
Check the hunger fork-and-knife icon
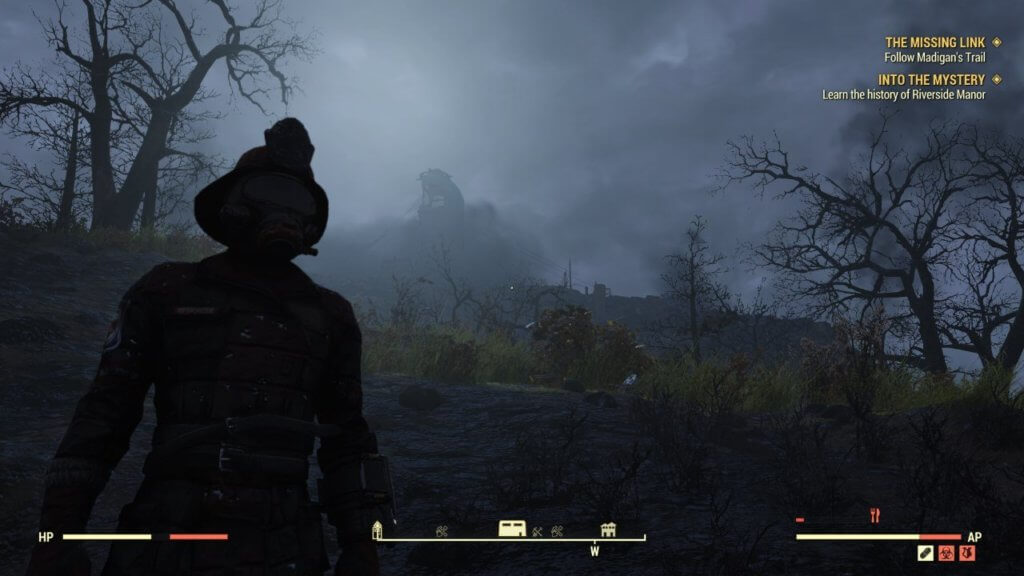pyautogui.click(x=875, y=516)
